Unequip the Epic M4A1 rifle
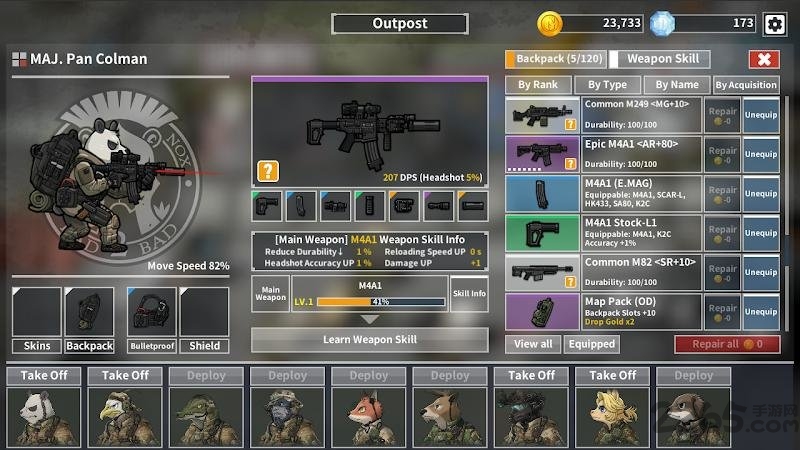 click(x=761, y=155)
